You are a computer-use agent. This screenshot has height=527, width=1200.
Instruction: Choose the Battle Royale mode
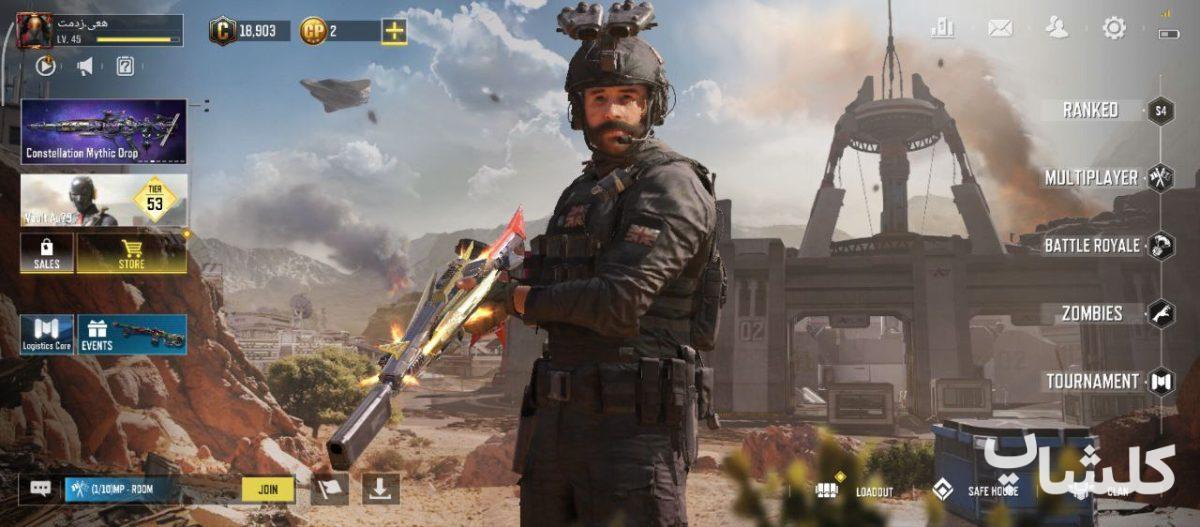(x=1091, y=246)
